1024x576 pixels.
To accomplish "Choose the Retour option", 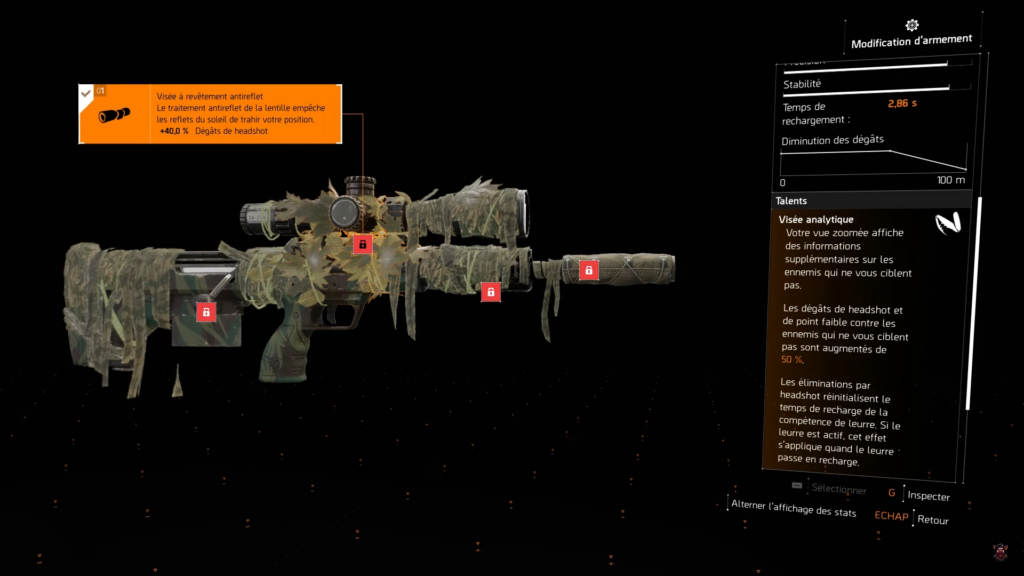I will coord(932,519).
